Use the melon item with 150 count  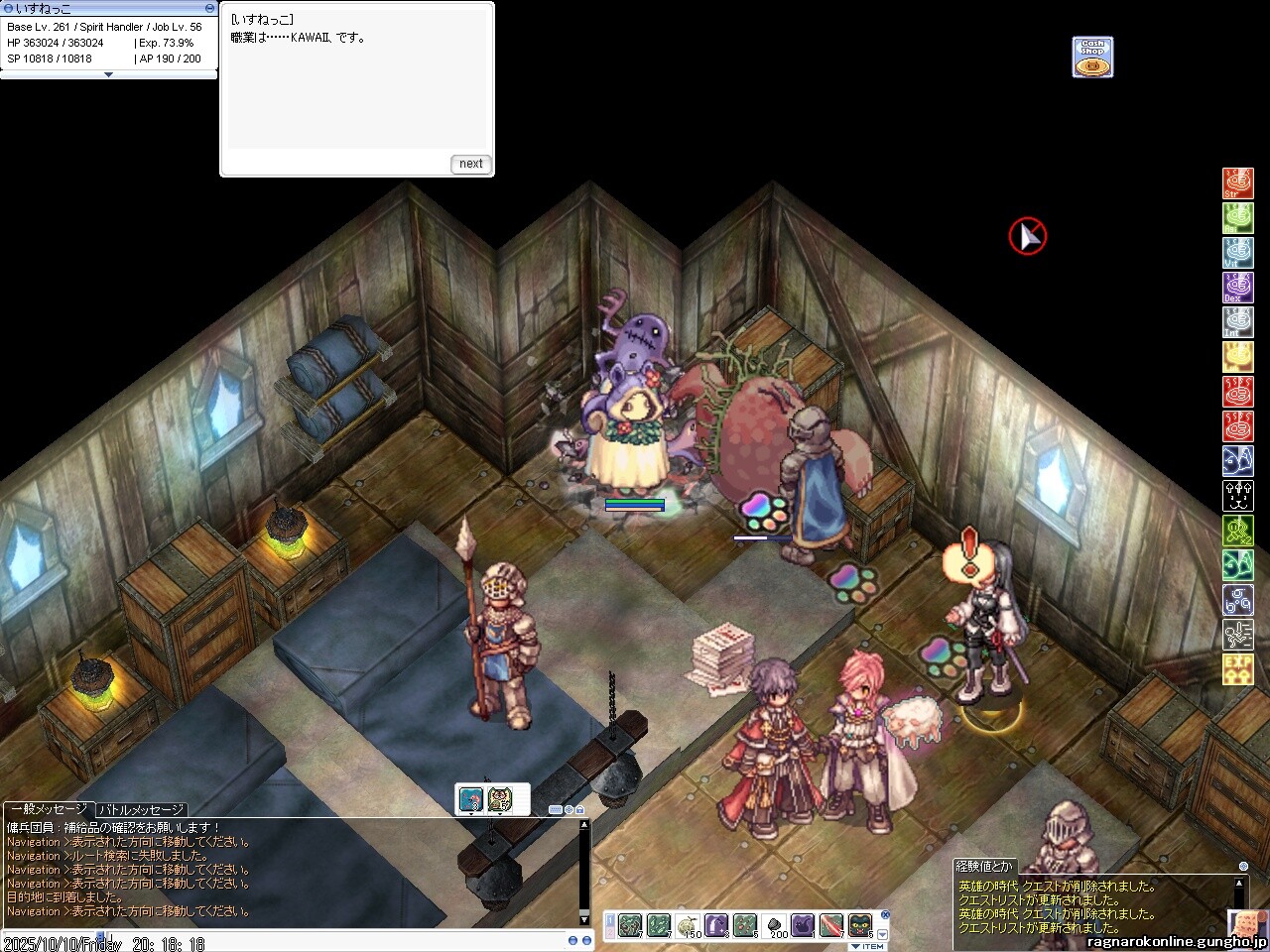[689, 925]
